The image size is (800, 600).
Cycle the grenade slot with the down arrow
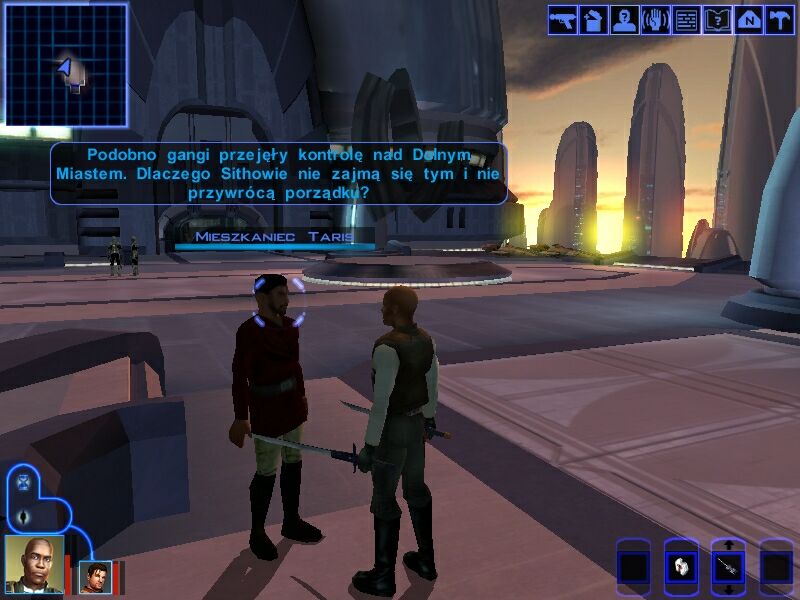click(x=728, y=591)
